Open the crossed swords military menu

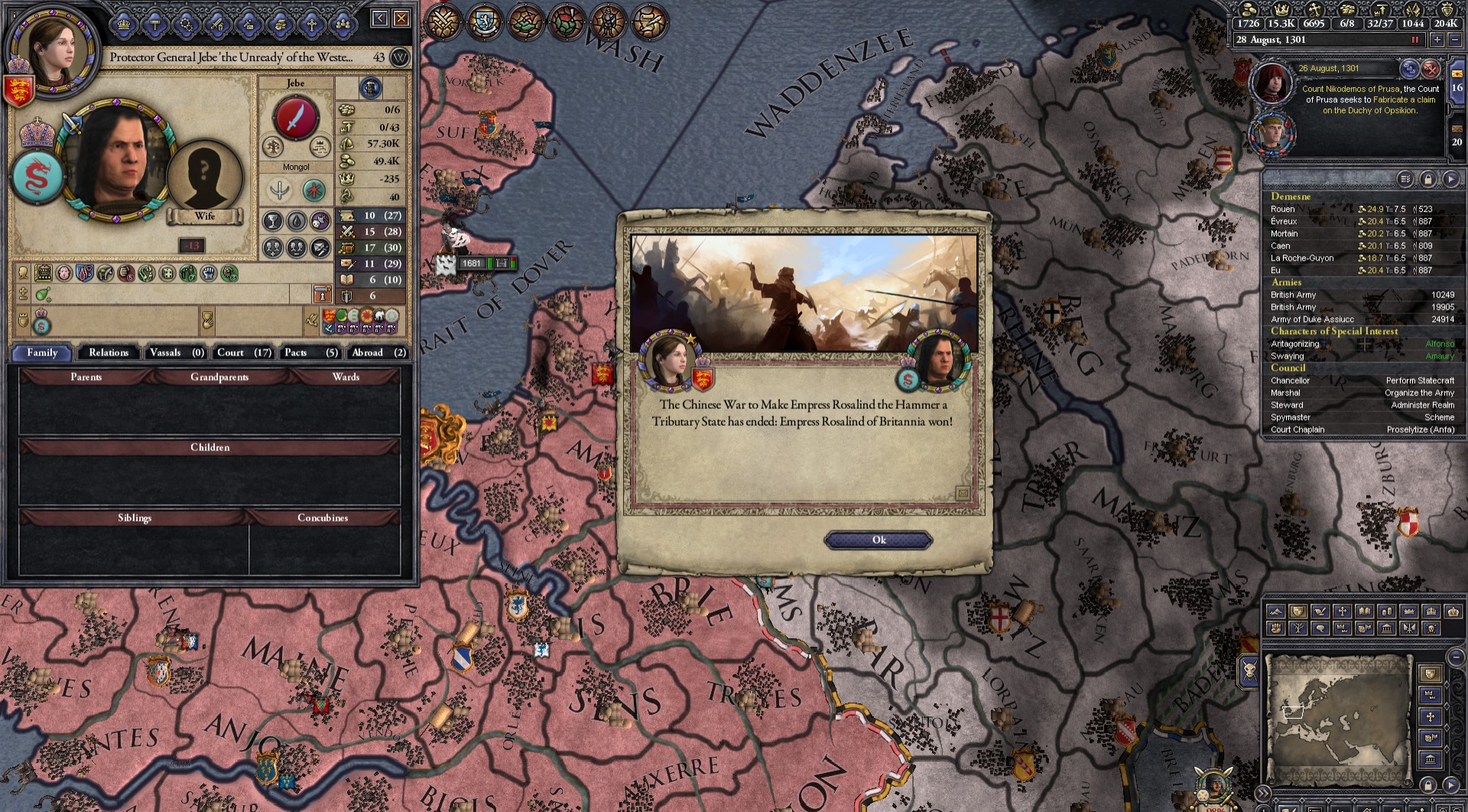[443, 21]
